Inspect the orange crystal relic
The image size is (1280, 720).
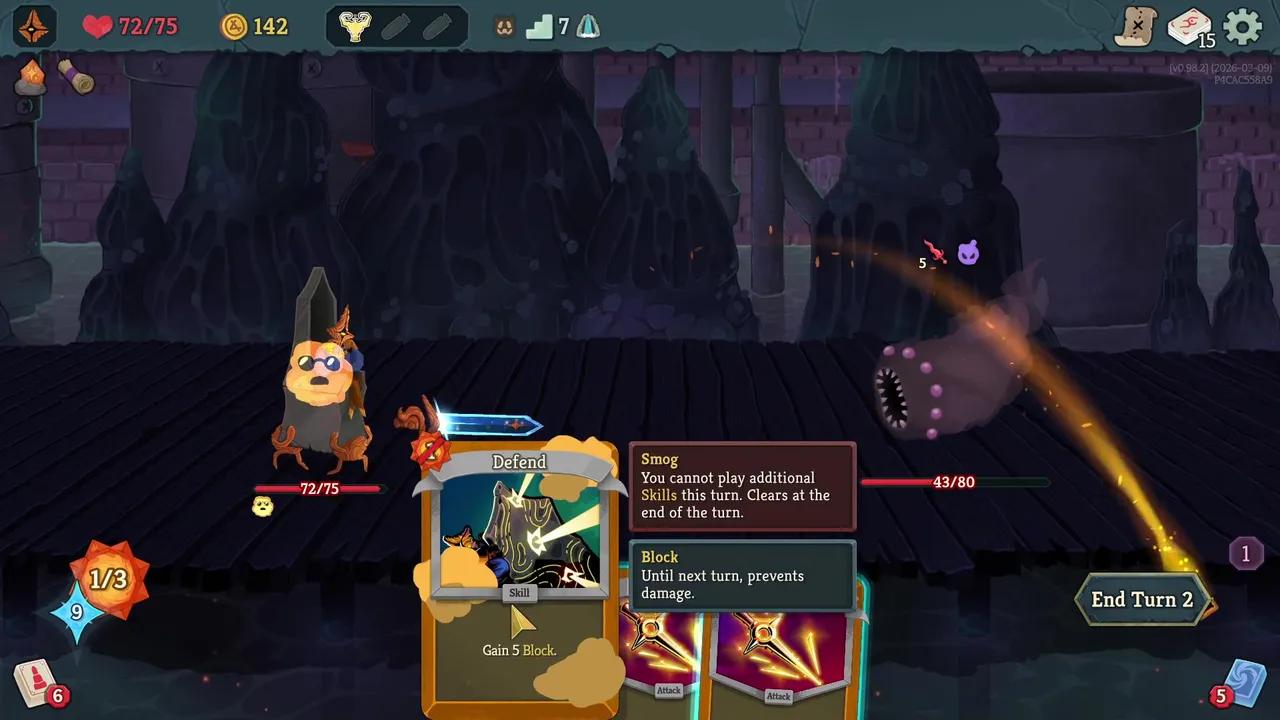pos(31,76)
